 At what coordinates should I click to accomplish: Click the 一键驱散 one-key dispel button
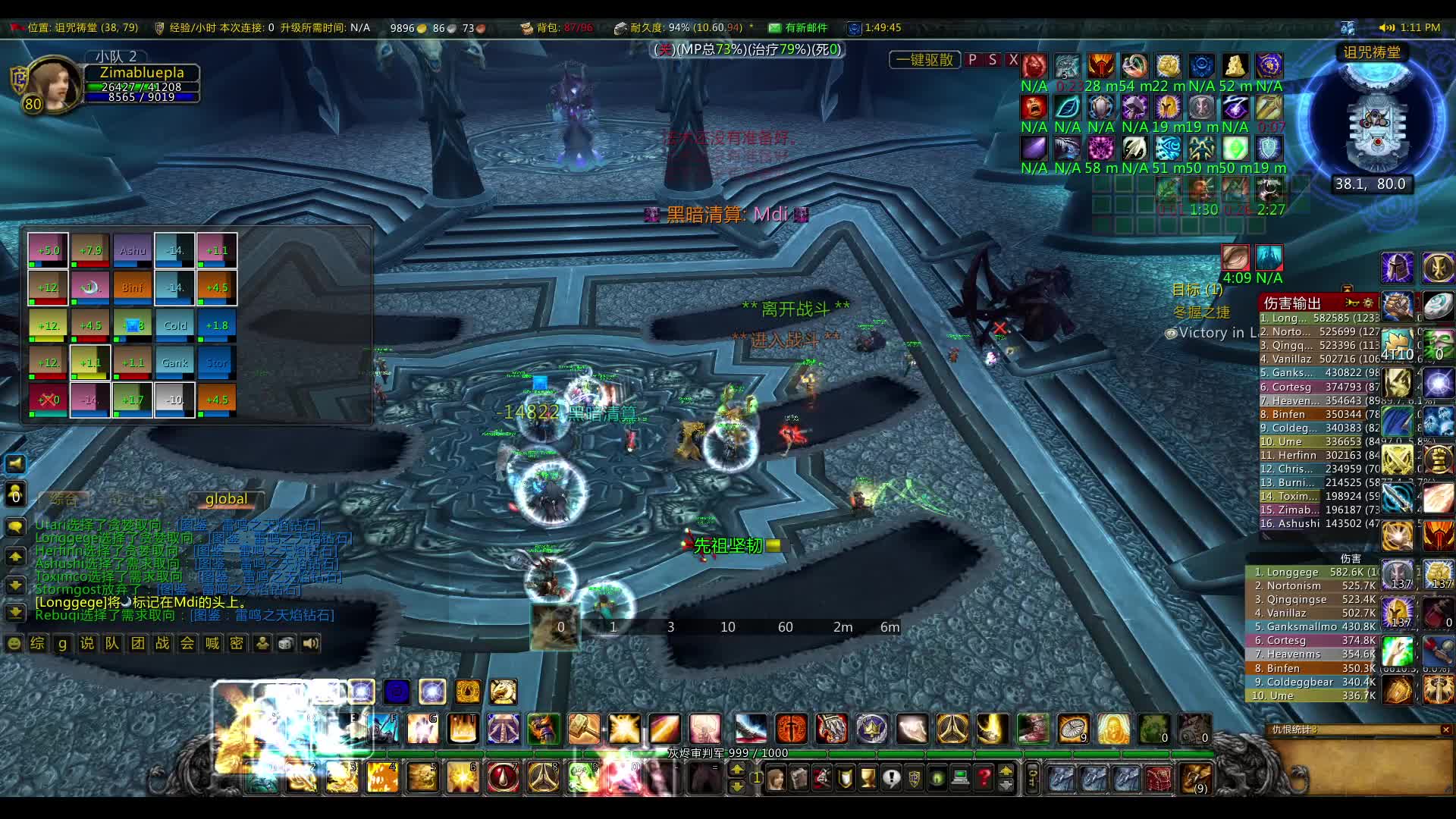click(x=924, y=60)
